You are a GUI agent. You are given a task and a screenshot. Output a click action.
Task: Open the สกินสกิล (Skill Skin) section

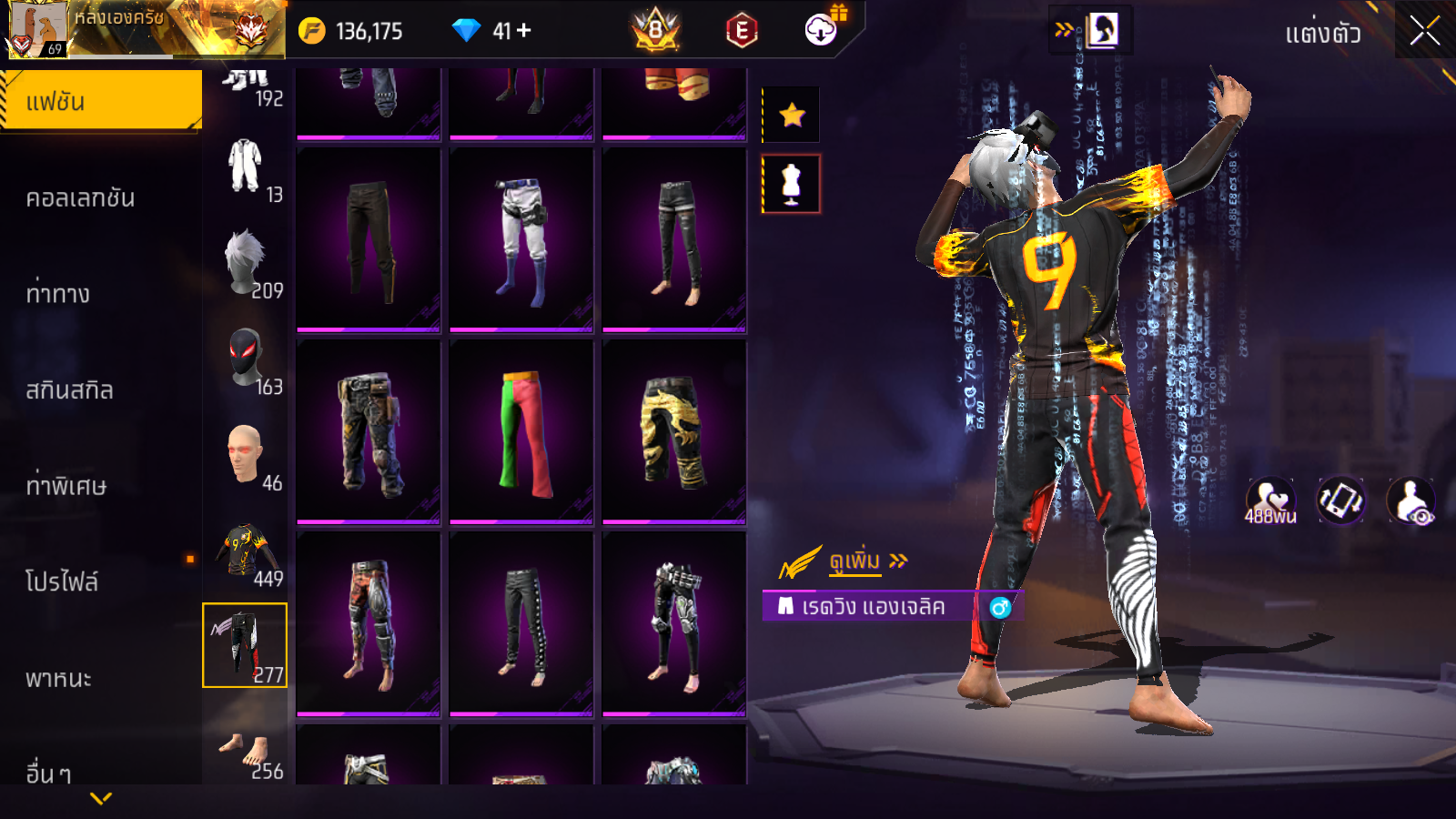click(70, 390)
